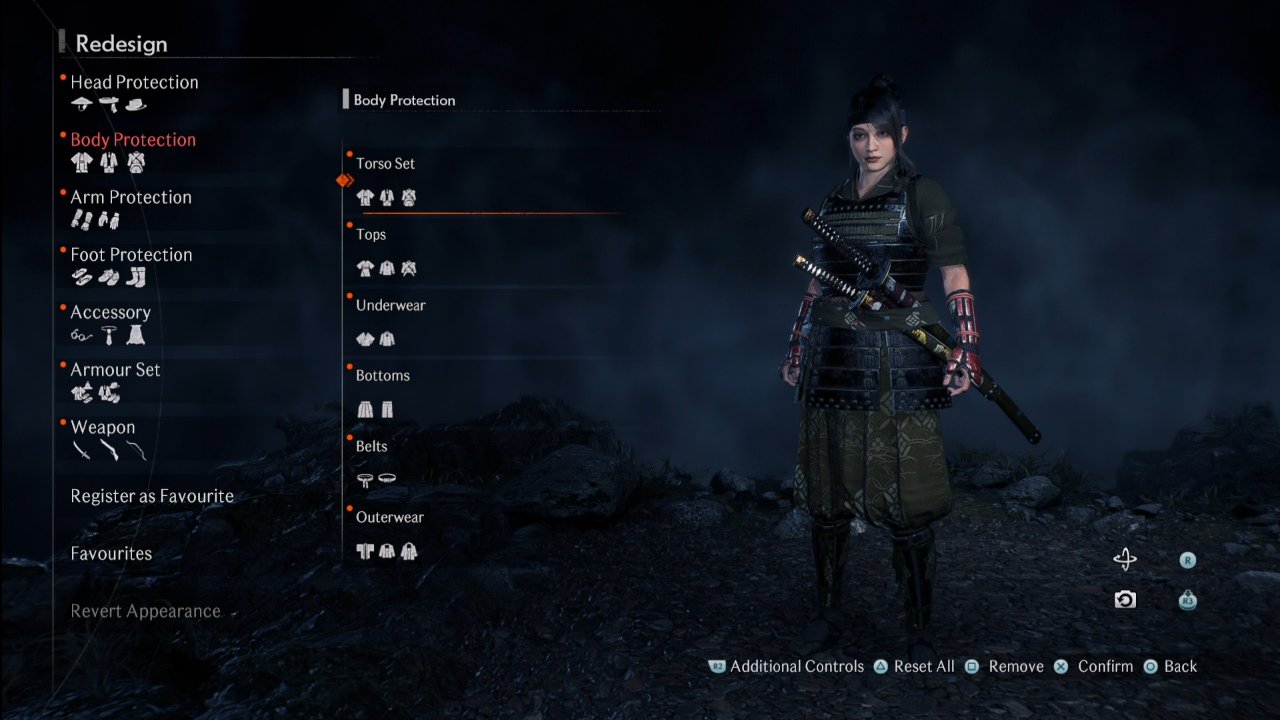This screenshot has height=720, width=1280.
Task: Select Register as Favourite
Action: pyautogui.click(x=150, y=496)
